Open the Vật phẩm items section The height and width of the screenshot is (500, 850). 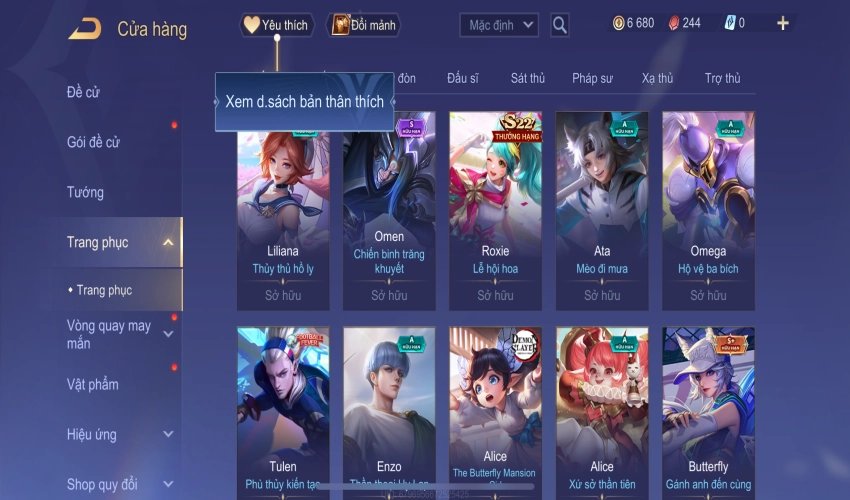pyautogui.click(x=92, y=384)
